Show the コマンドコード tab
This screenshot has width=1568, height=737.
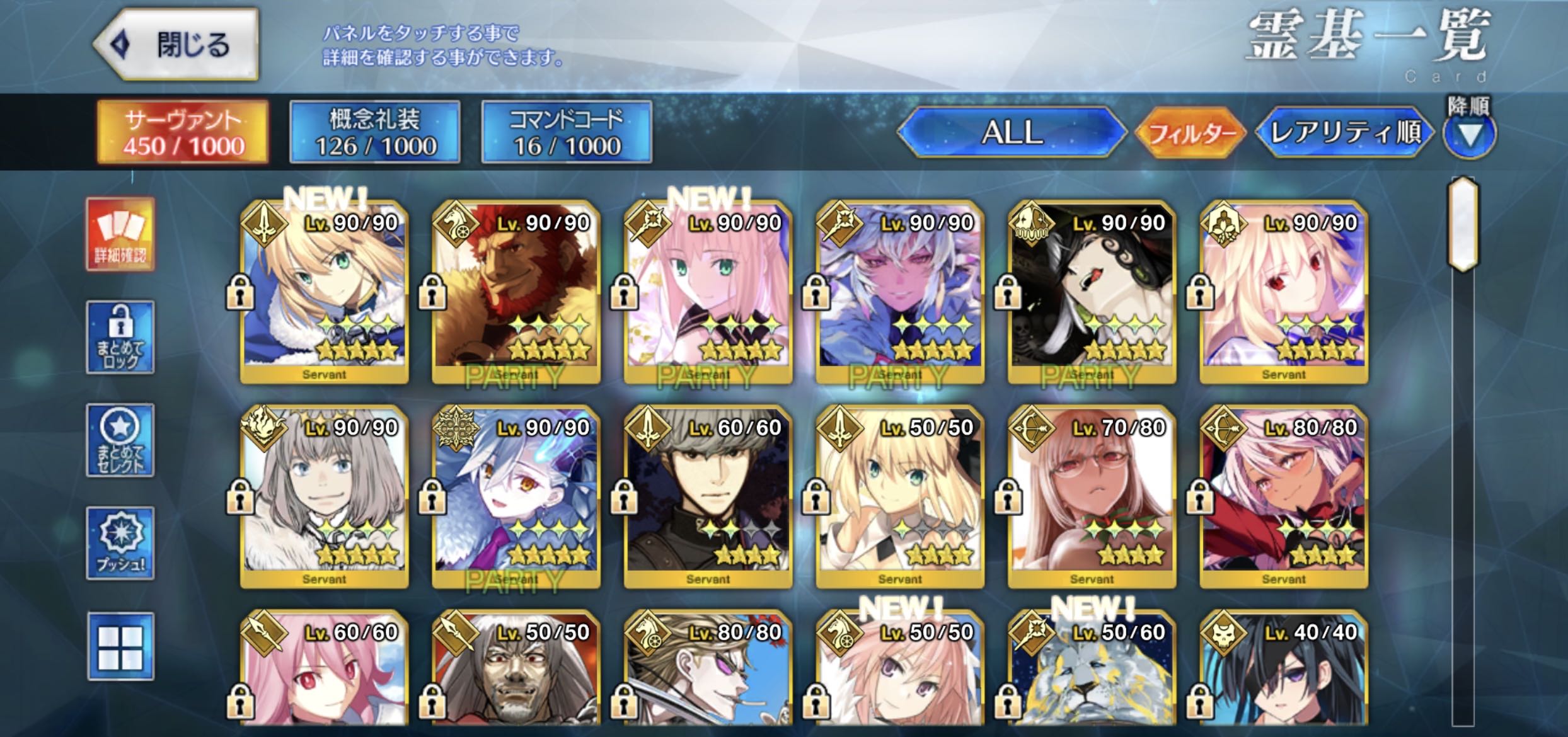tap(567, 132)
